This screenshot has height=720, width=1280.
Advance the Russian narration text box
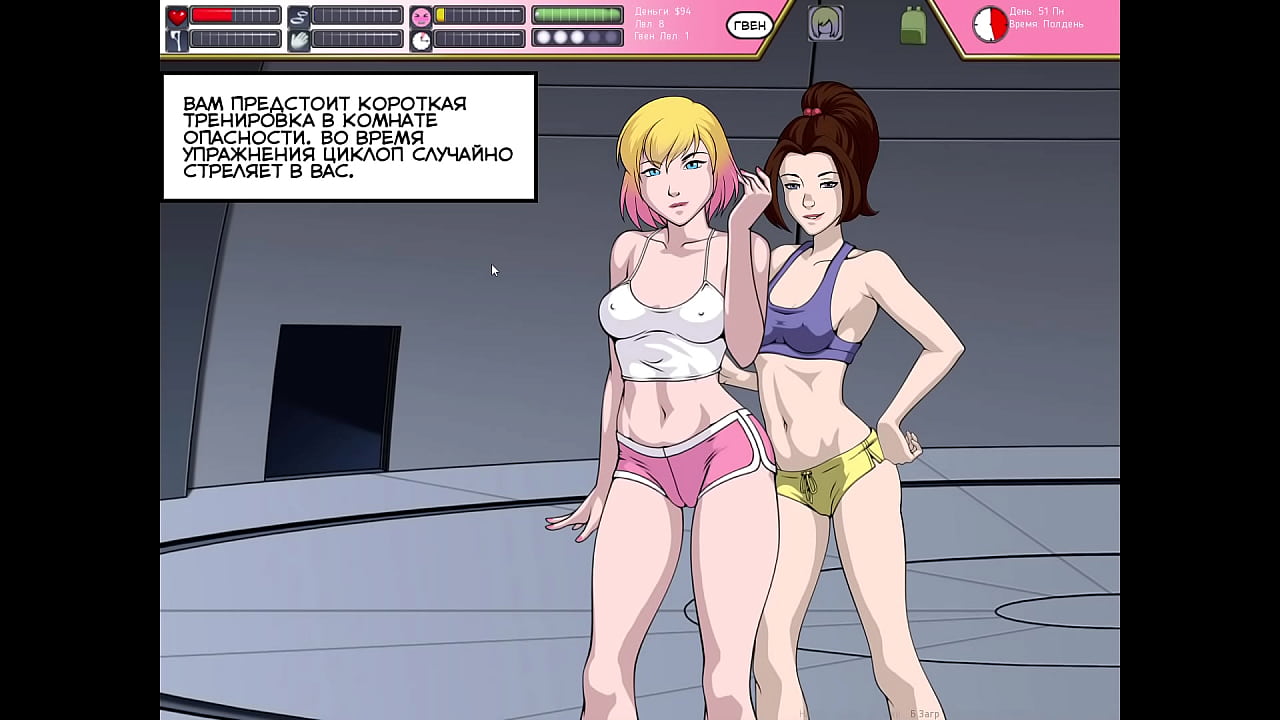tap(349, 137)
